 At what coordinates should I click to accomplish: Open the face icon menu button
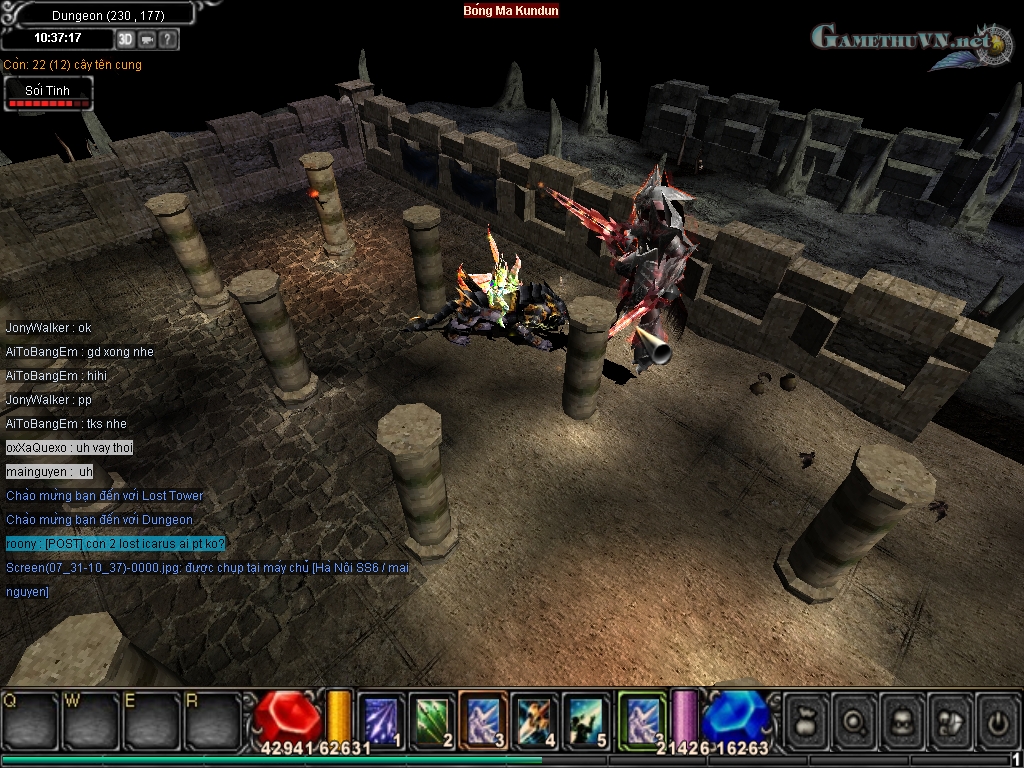903,720
